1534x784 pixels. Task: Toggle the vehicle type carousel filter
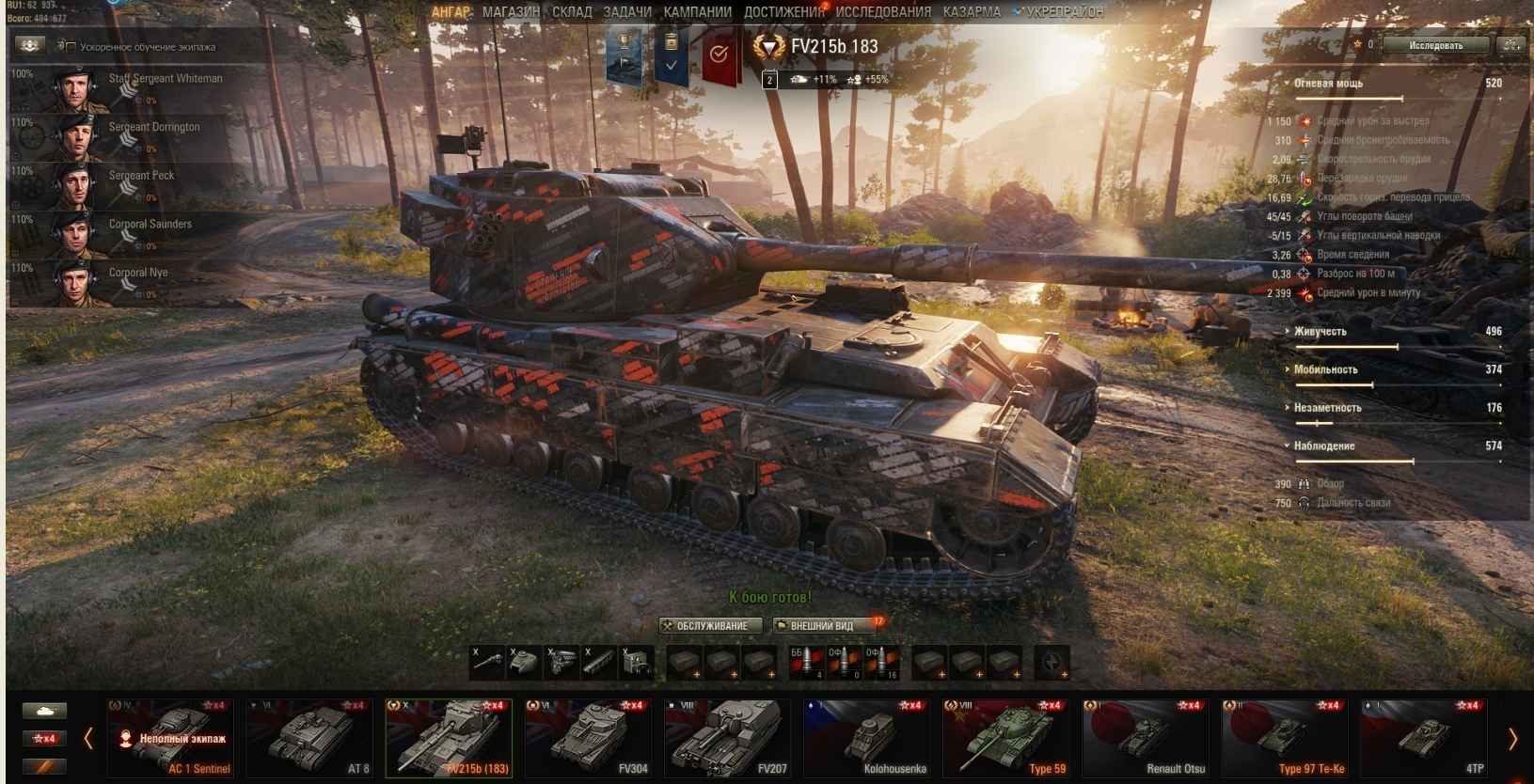click(x=45, y=711)
